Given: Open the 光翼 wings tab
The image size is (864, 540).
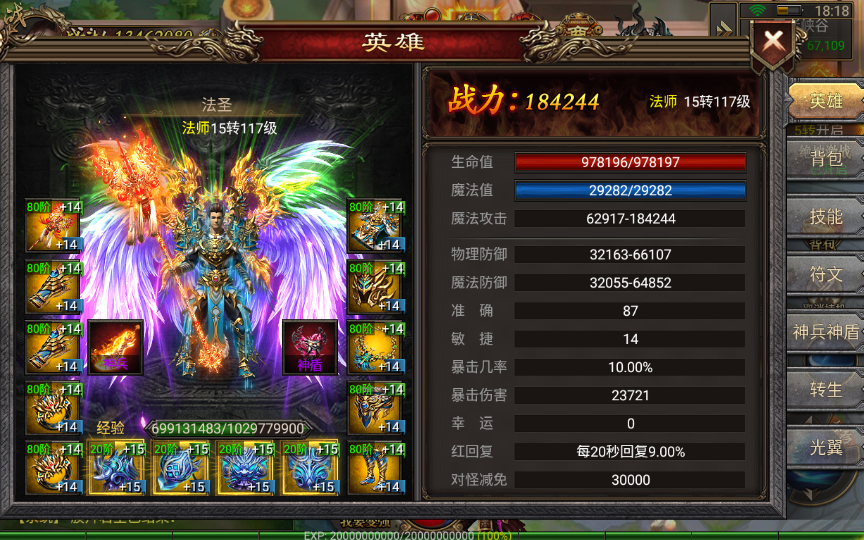Looking at the screenshot, I should (x=826, y=446).
